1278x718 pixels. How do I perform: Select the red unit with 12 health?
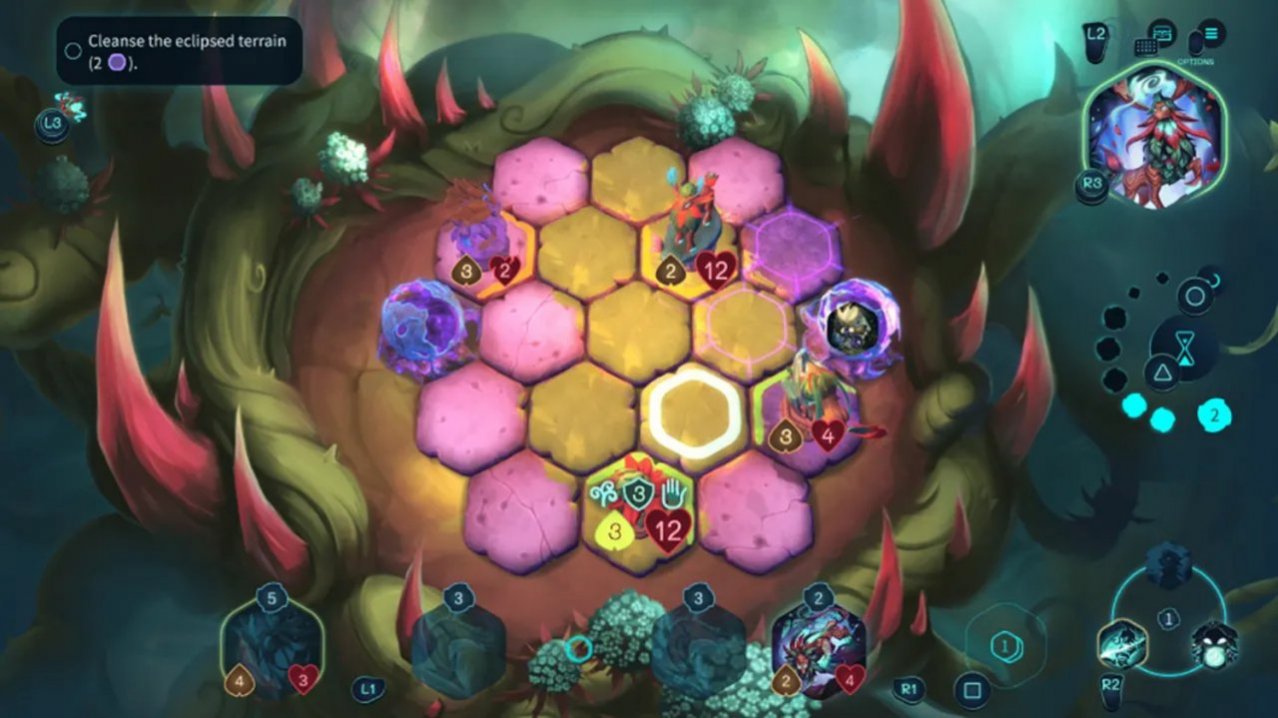692,225
